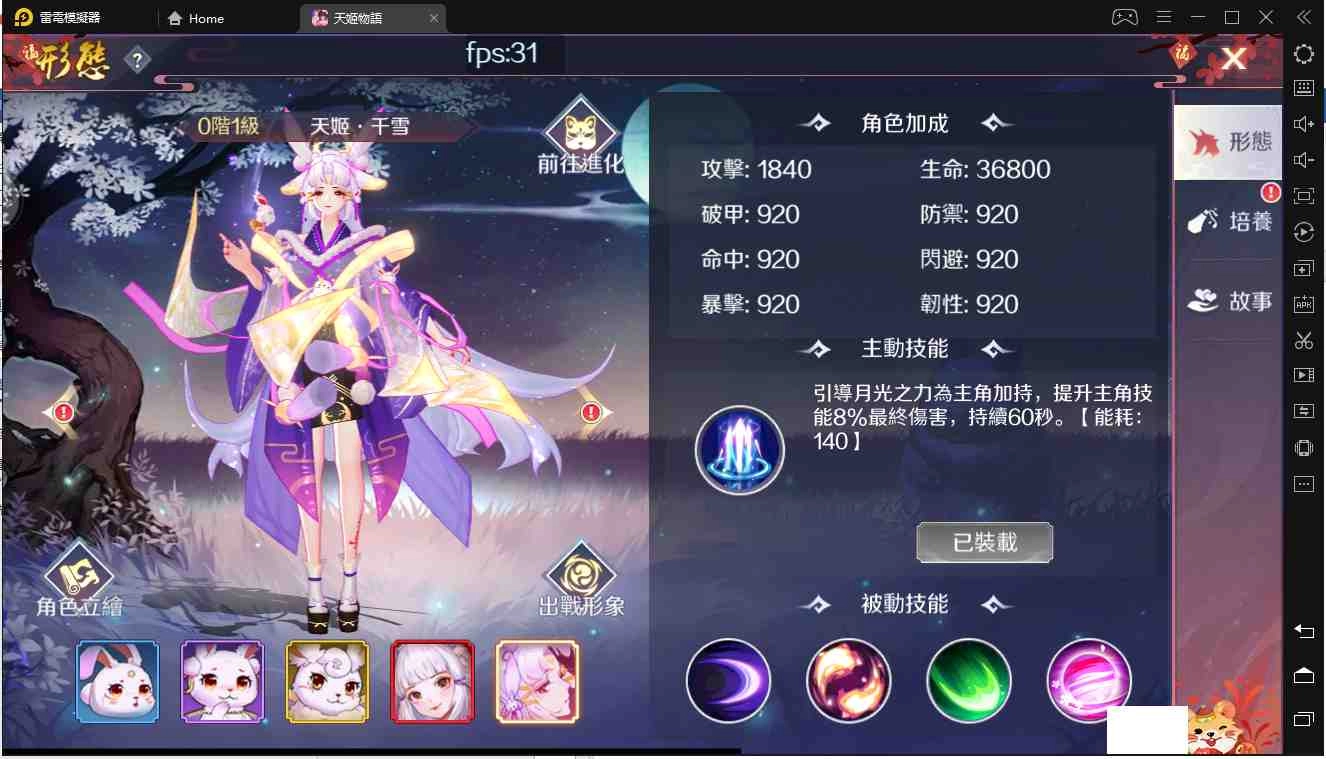Lower emulator audio with volume-down icon
The width and height of the screenshot is (1326, 759).
(1303, 159)
